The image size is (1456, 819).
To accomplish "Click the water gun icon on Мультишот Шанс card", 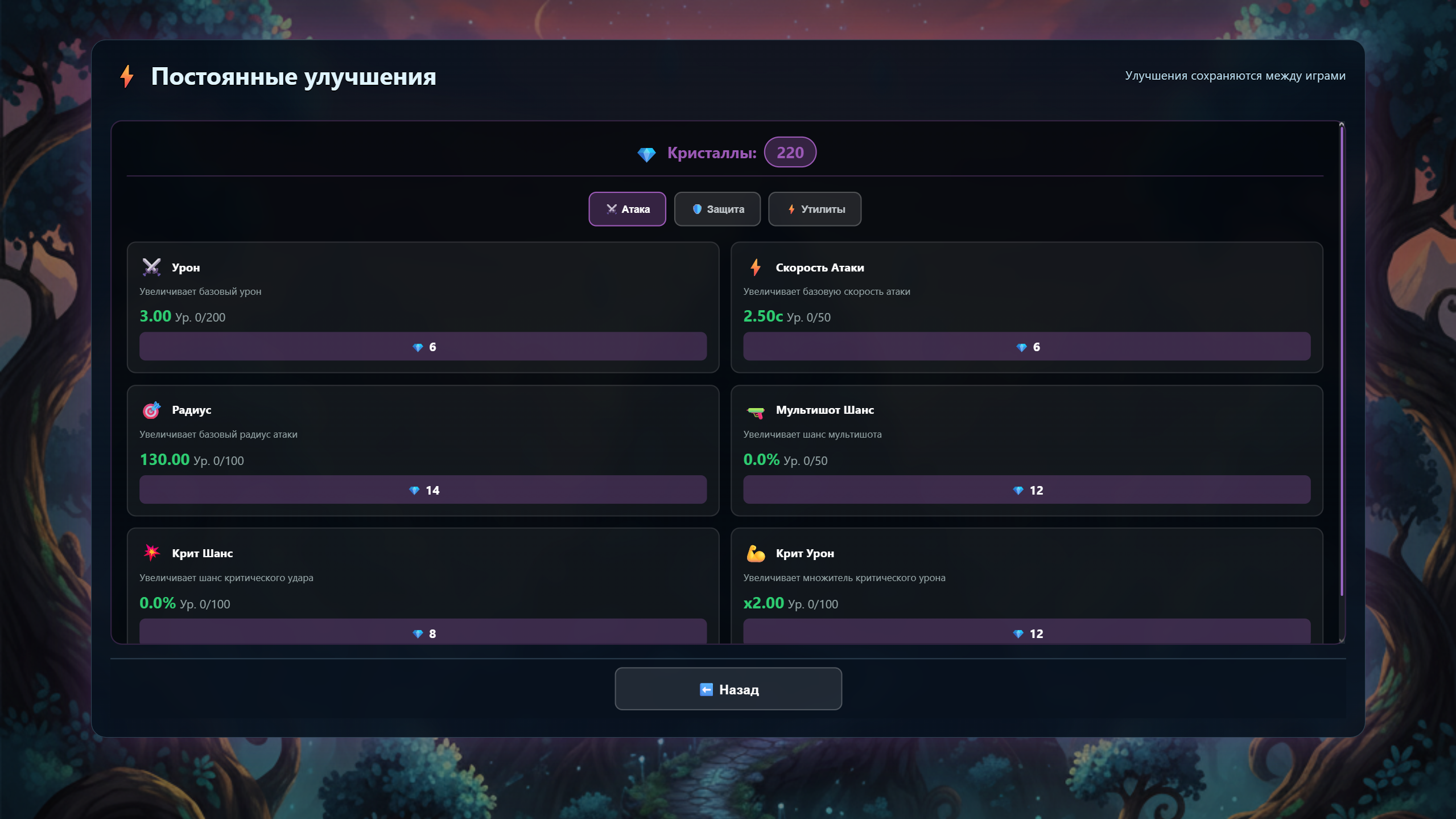I will (755, 410).
